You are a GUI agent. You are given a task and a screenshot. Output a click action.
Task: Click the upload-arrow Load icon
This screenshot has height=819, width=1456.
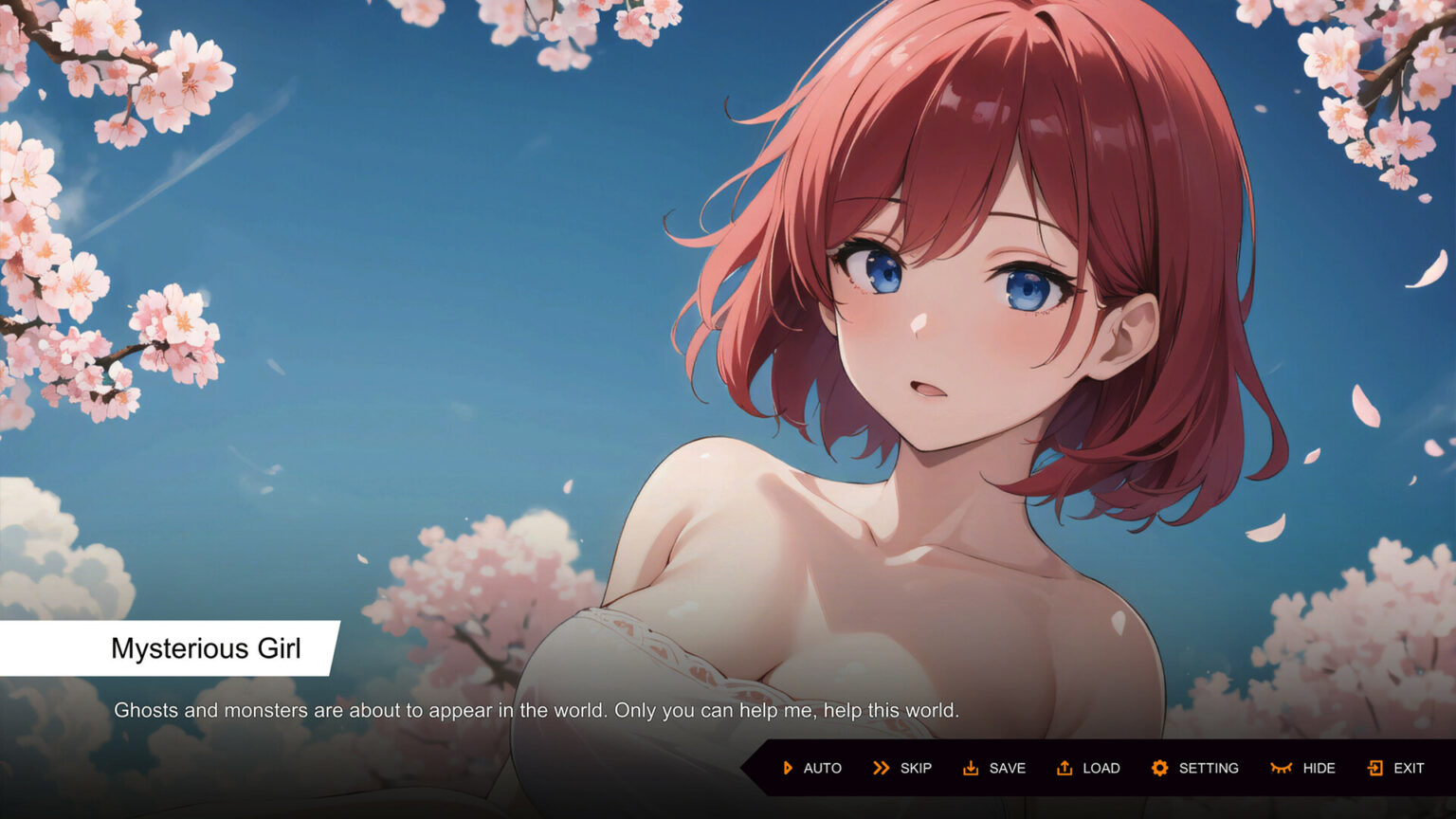pyautogui.click(x=1065, y=768)
